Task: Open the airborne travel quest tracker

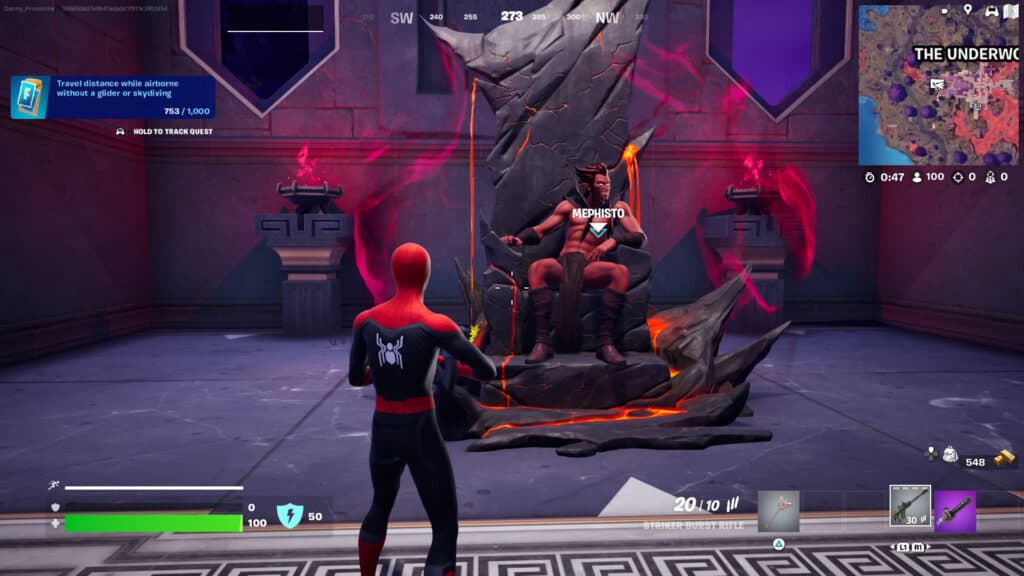Action: [113, 97]
